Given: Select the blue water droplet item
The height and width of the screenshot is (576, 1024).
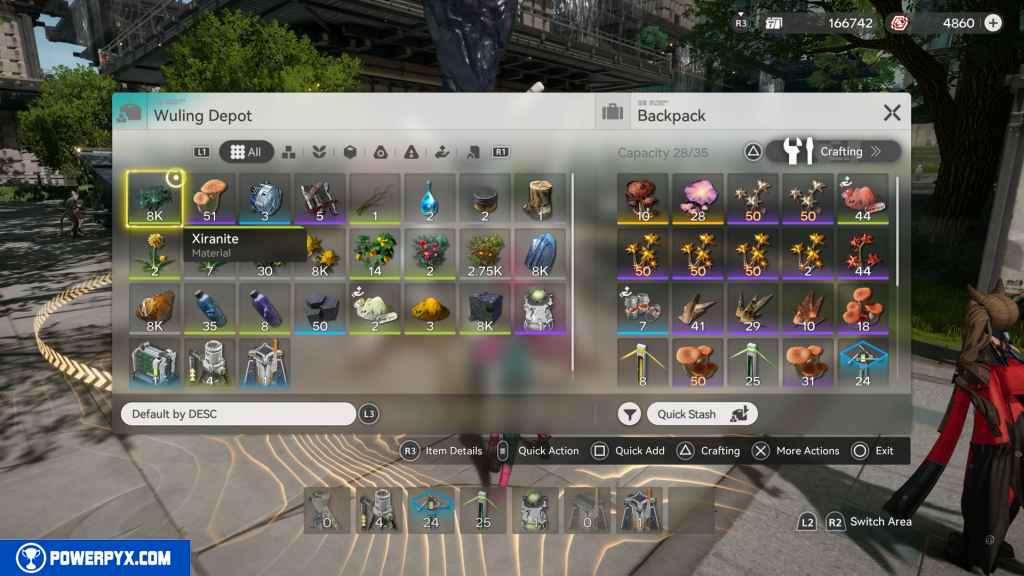Looking at the screenshot, I should point(429,198).
